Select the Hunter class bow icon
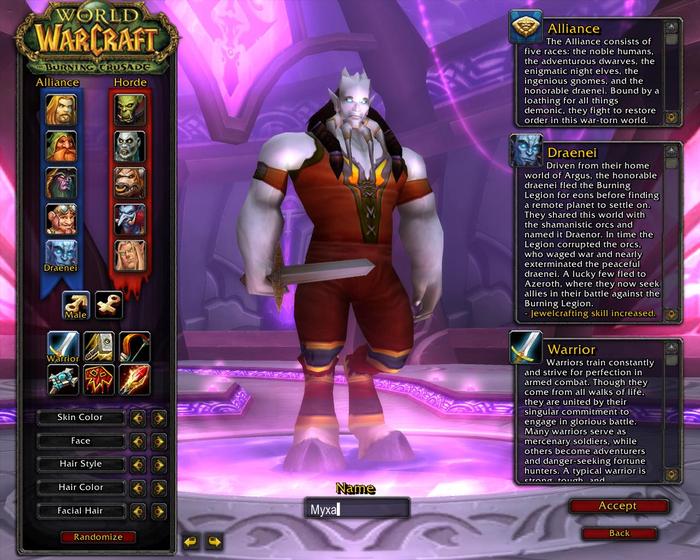Image resolution: width=700 pixels, height=560 pixels. [134, 347]
